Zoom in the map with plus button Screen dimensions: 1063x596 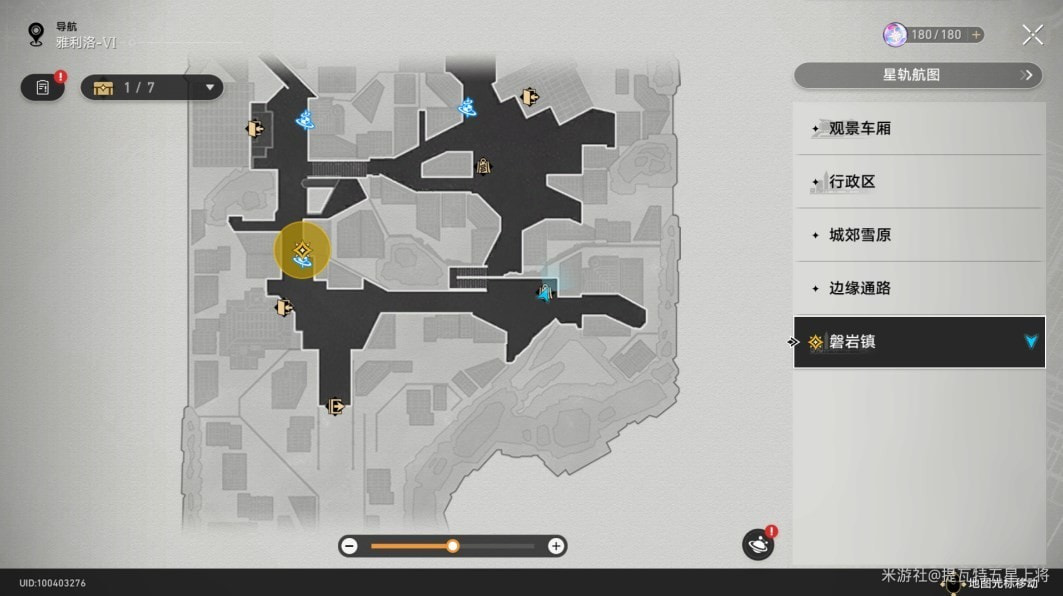(556, 546)
